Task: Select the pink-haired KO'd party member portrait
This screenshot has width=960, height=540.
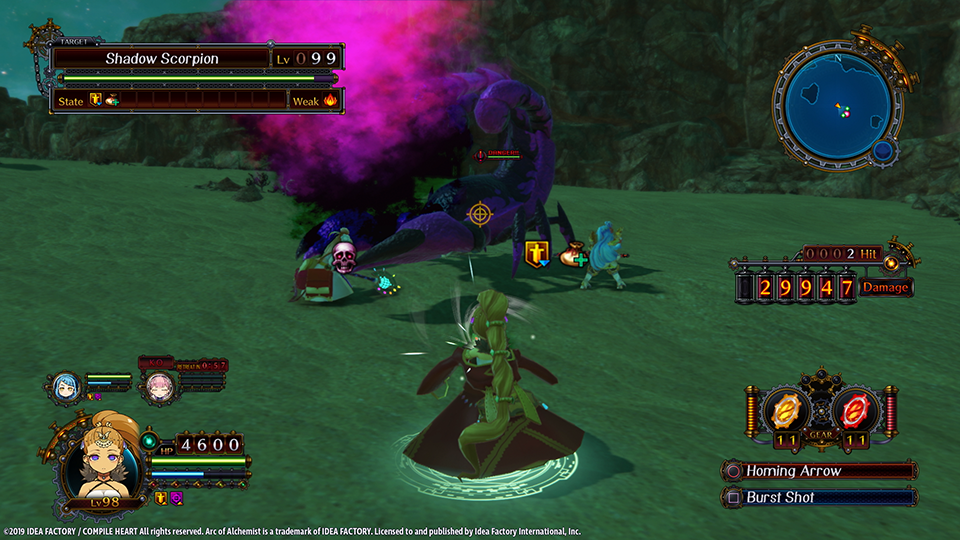Action: 157,387
